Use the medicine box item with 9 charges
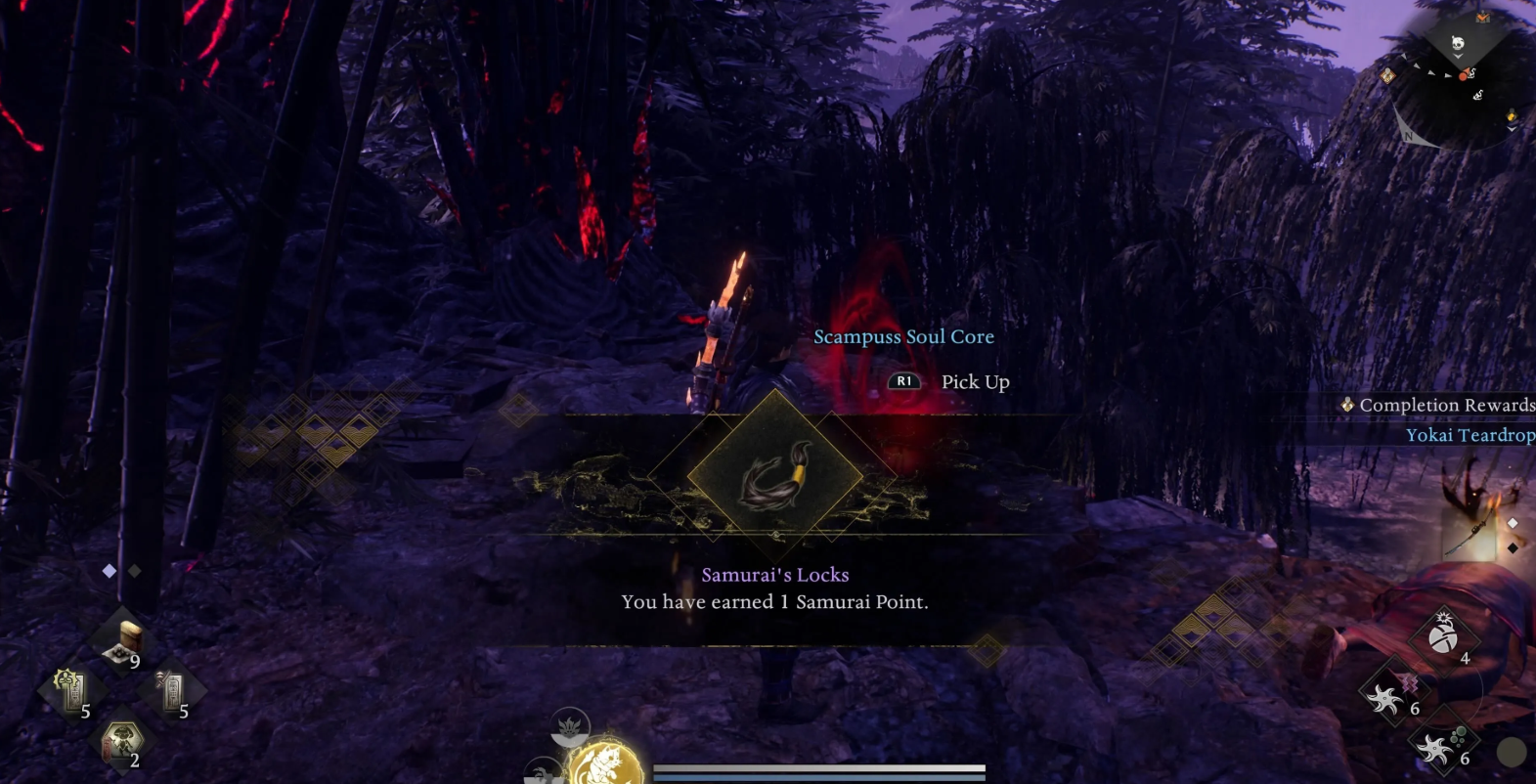Image resolution: width=1536 pixels, height=784 pixels. 125,641
